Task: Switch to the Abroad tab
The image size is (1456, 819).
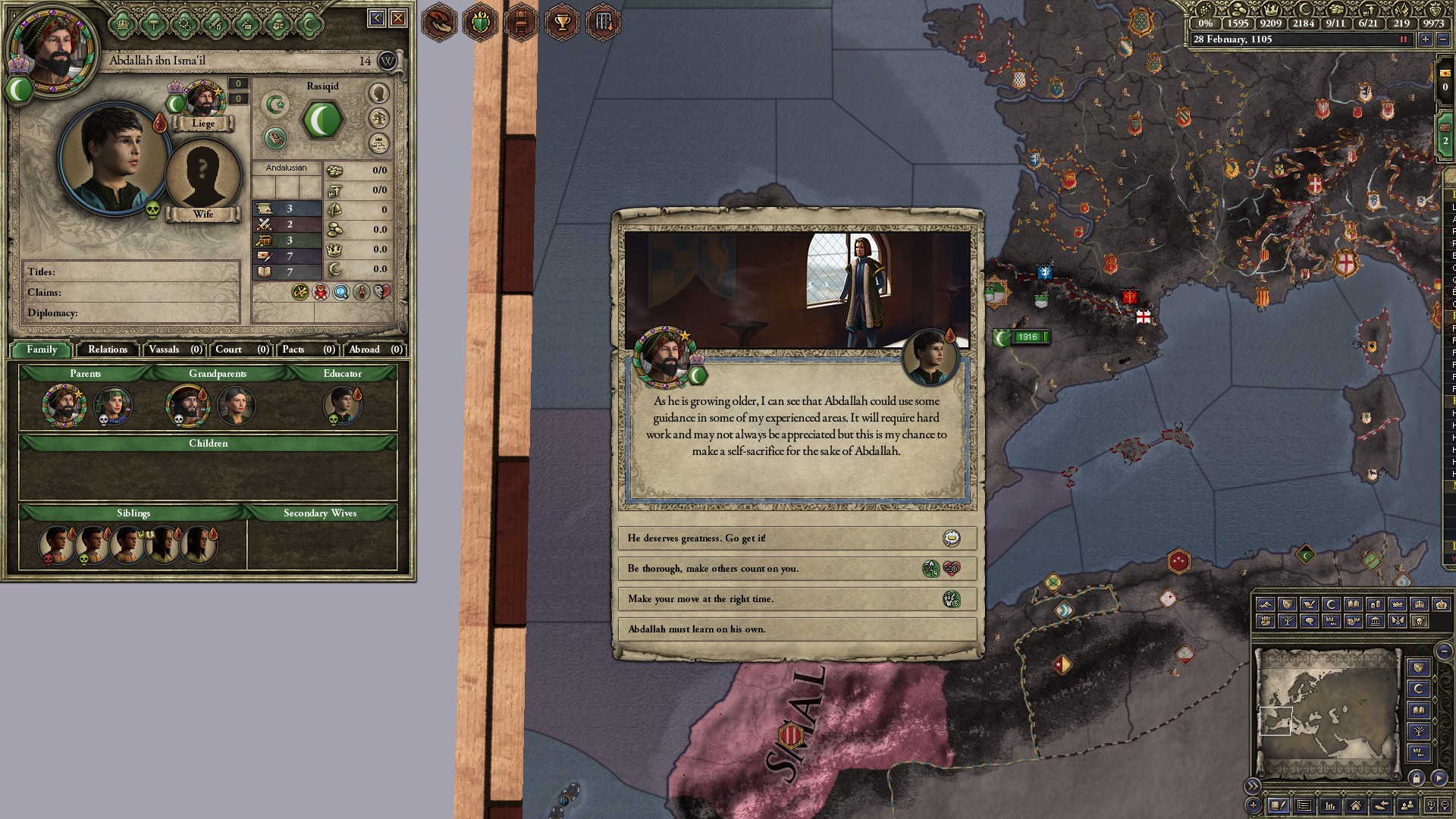Action: click(375, 350)
